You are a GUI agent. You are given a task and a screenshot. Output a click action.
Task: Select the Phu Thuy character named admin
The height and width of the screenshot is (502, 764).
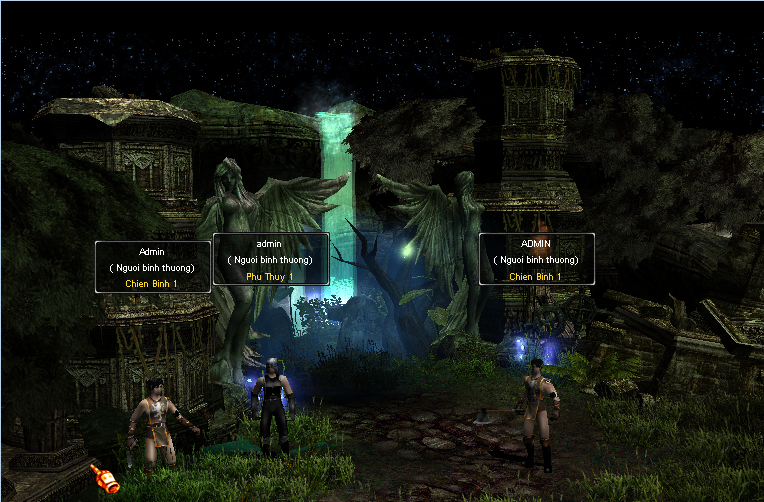point(271,399)
